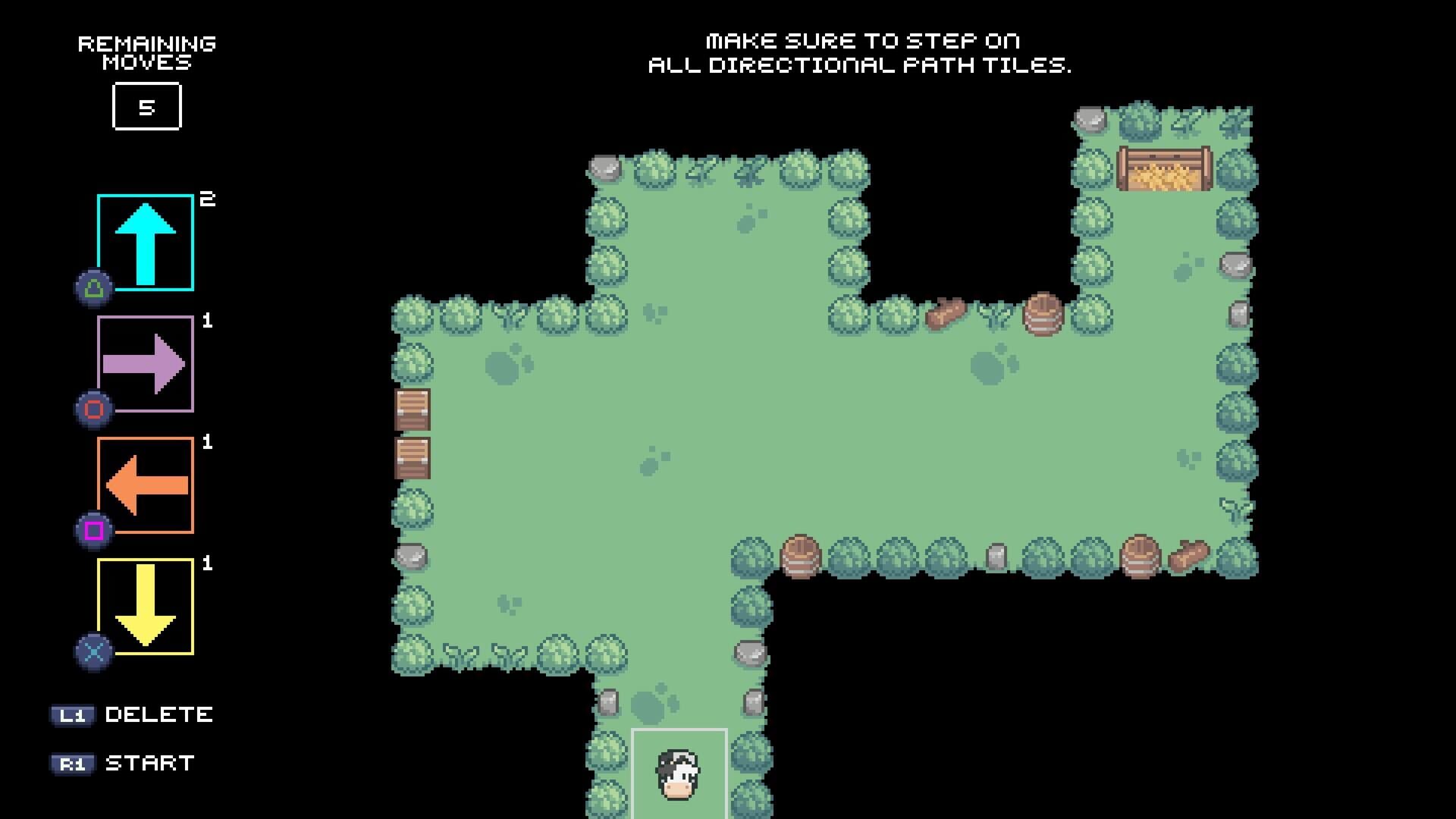Click the remaining moves counter box
The width and height of the screenshot is (1456, 819).
click(x=147, y=107)
